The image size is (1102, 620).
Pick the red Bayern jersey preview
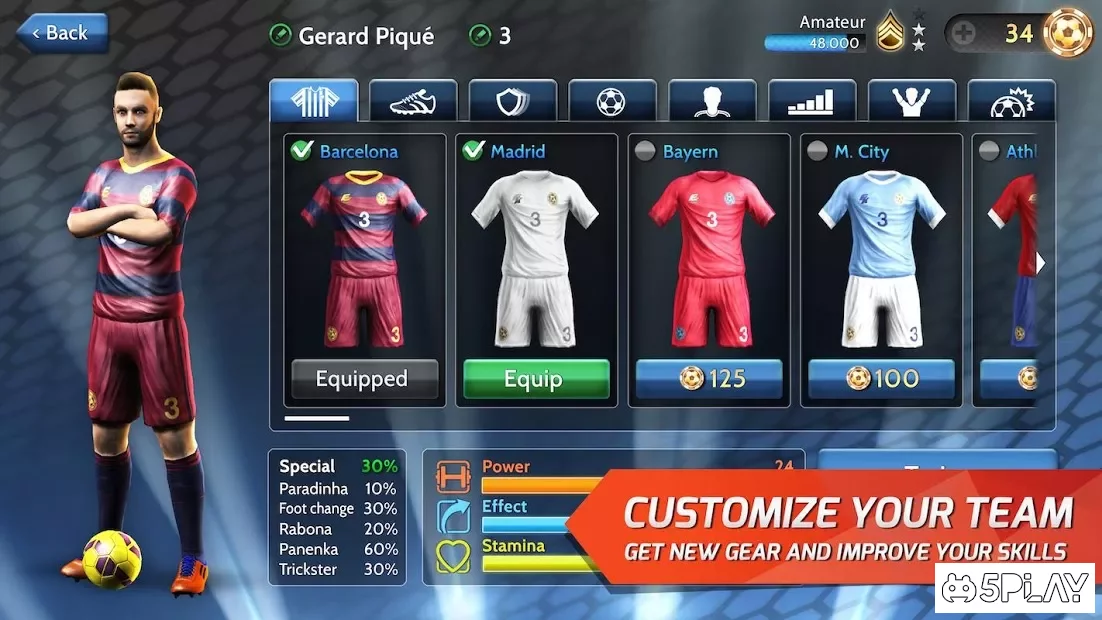709,255
